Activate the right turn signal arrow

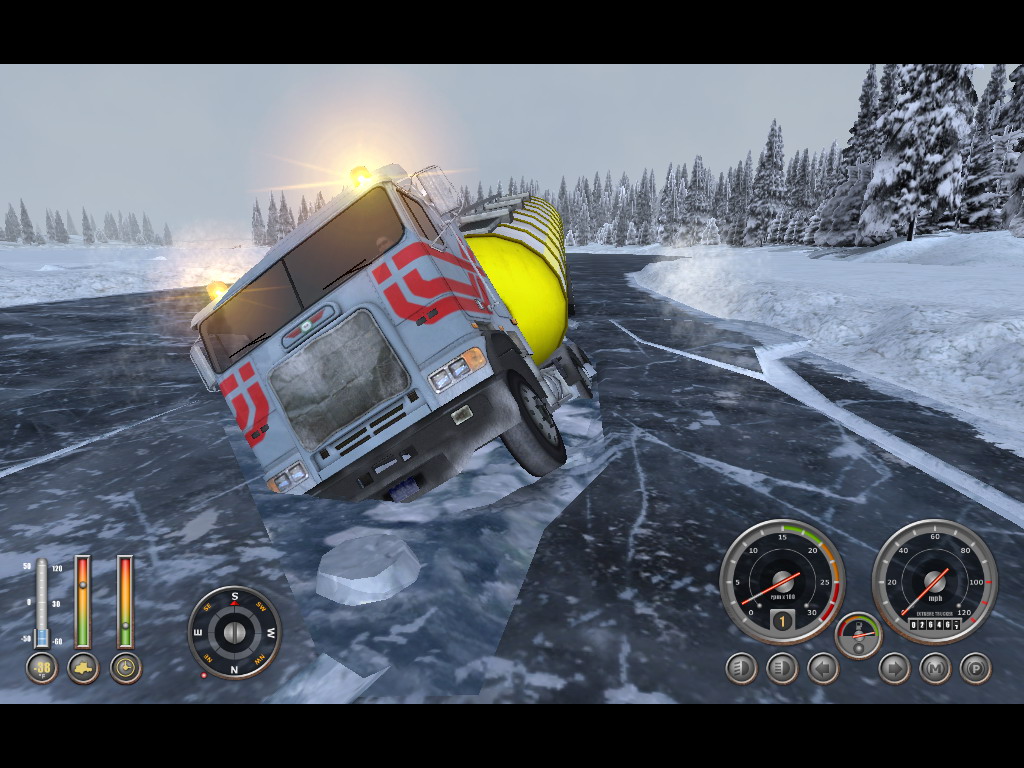pos(894,668)
